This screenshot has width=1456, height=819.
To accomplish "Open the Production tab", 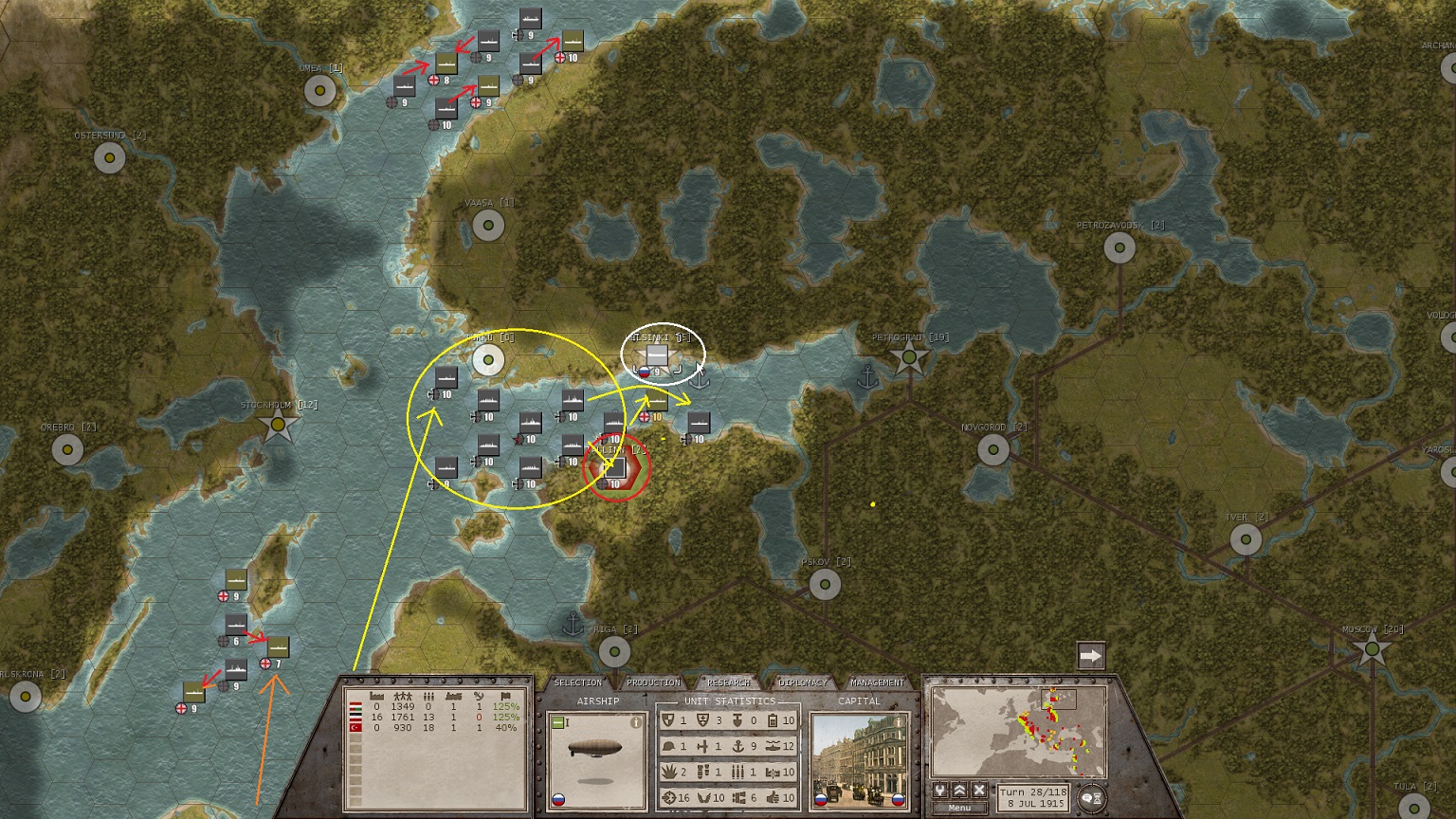I will click(653, 682).
